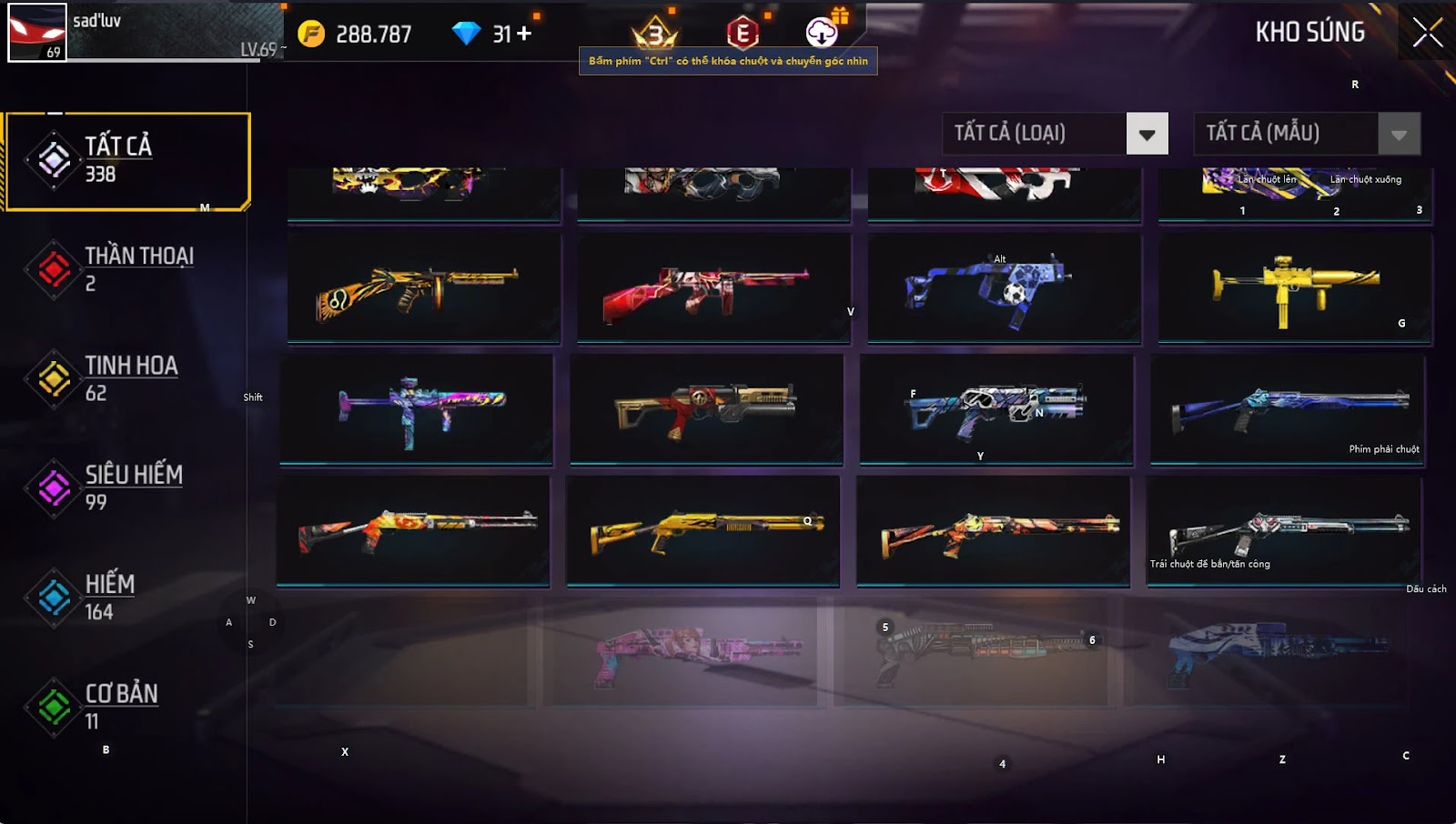Pick the orange tiger-striped rifle skin
Image resolution: width=1456 pixels, height=824 pixels.
tap(424, 288)
